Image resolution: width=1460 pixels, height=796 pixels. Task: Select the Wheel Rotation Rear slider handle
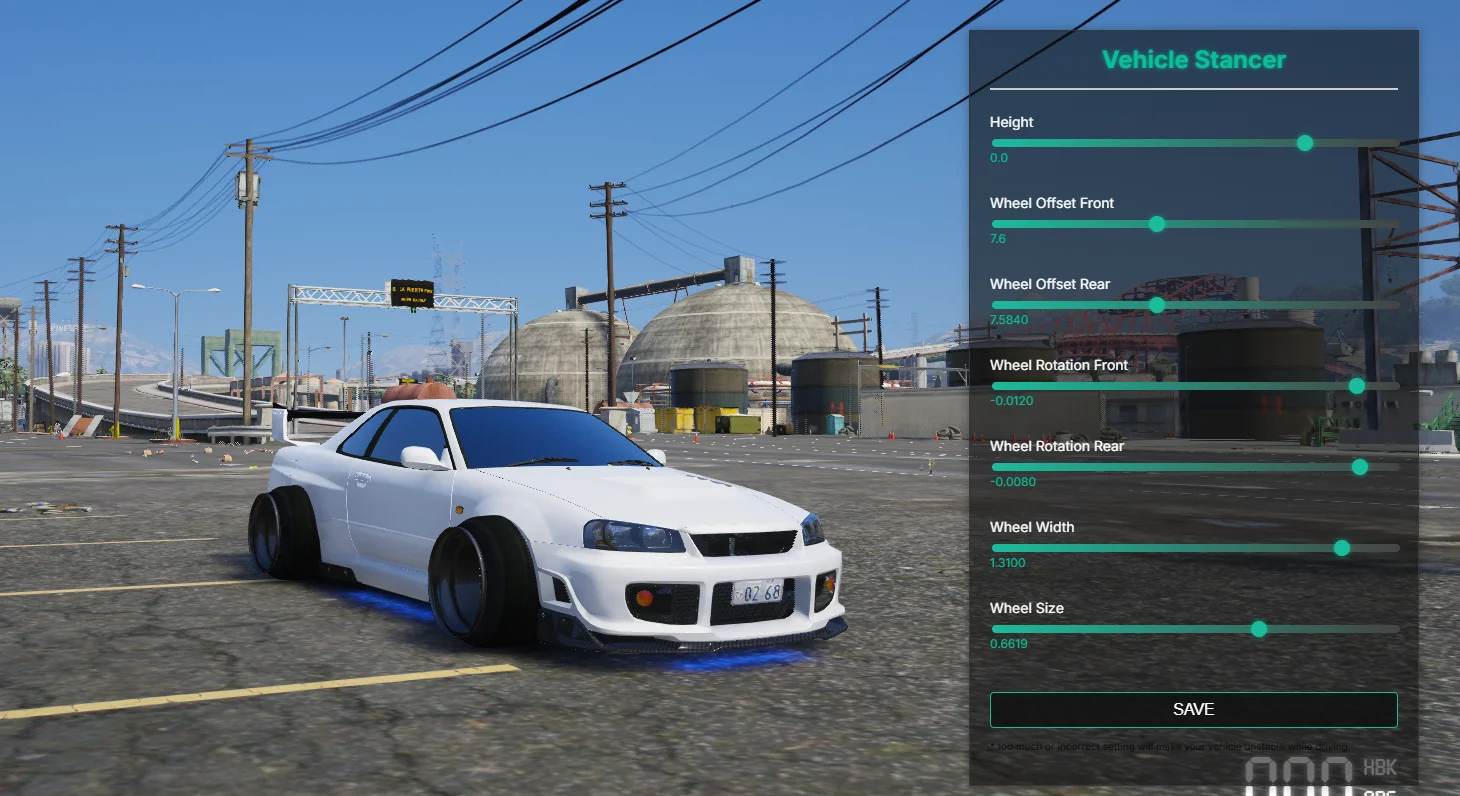coord(1360,467)
